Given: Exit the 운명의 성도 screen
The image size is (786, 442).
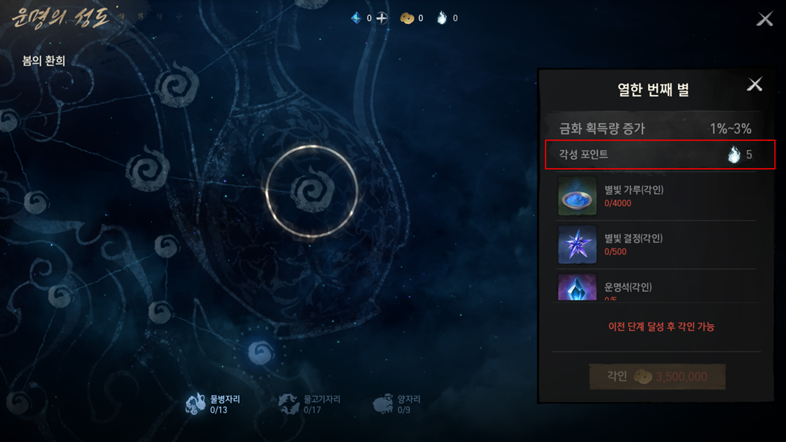Looking at the screenshot, I should 765,19.
